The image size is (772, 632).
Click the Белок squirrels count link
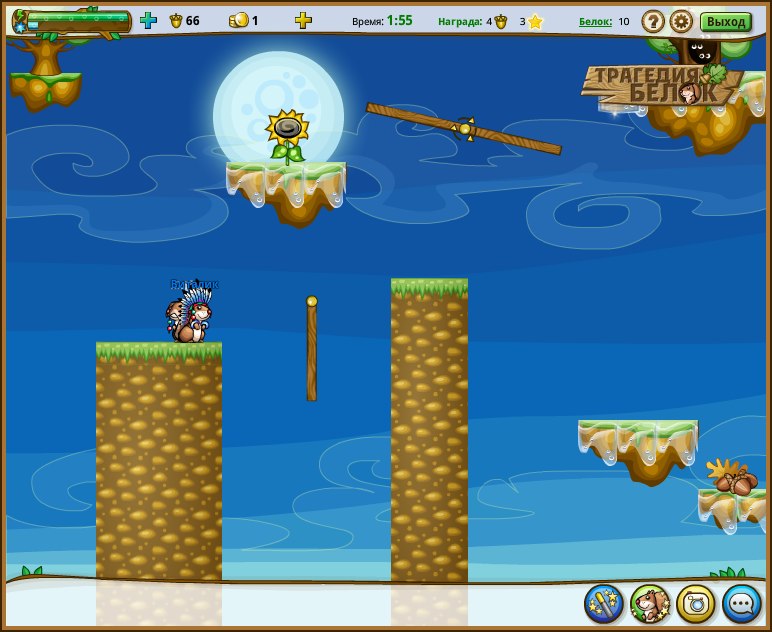595,21
